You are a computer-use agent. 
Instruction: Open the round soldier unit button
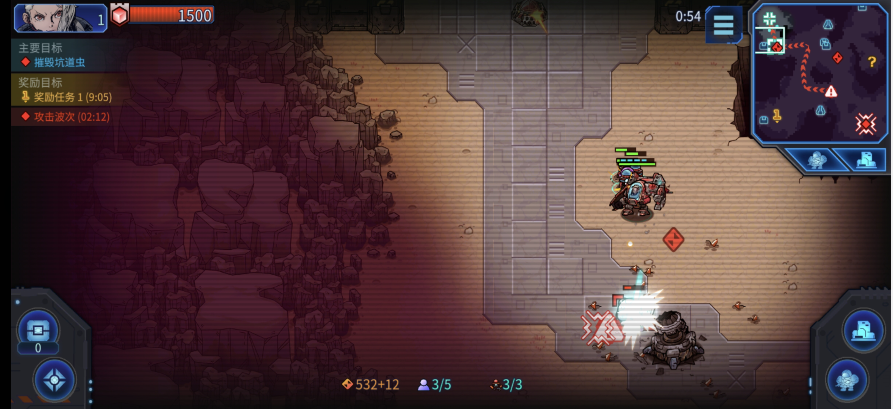pos(846,380)
